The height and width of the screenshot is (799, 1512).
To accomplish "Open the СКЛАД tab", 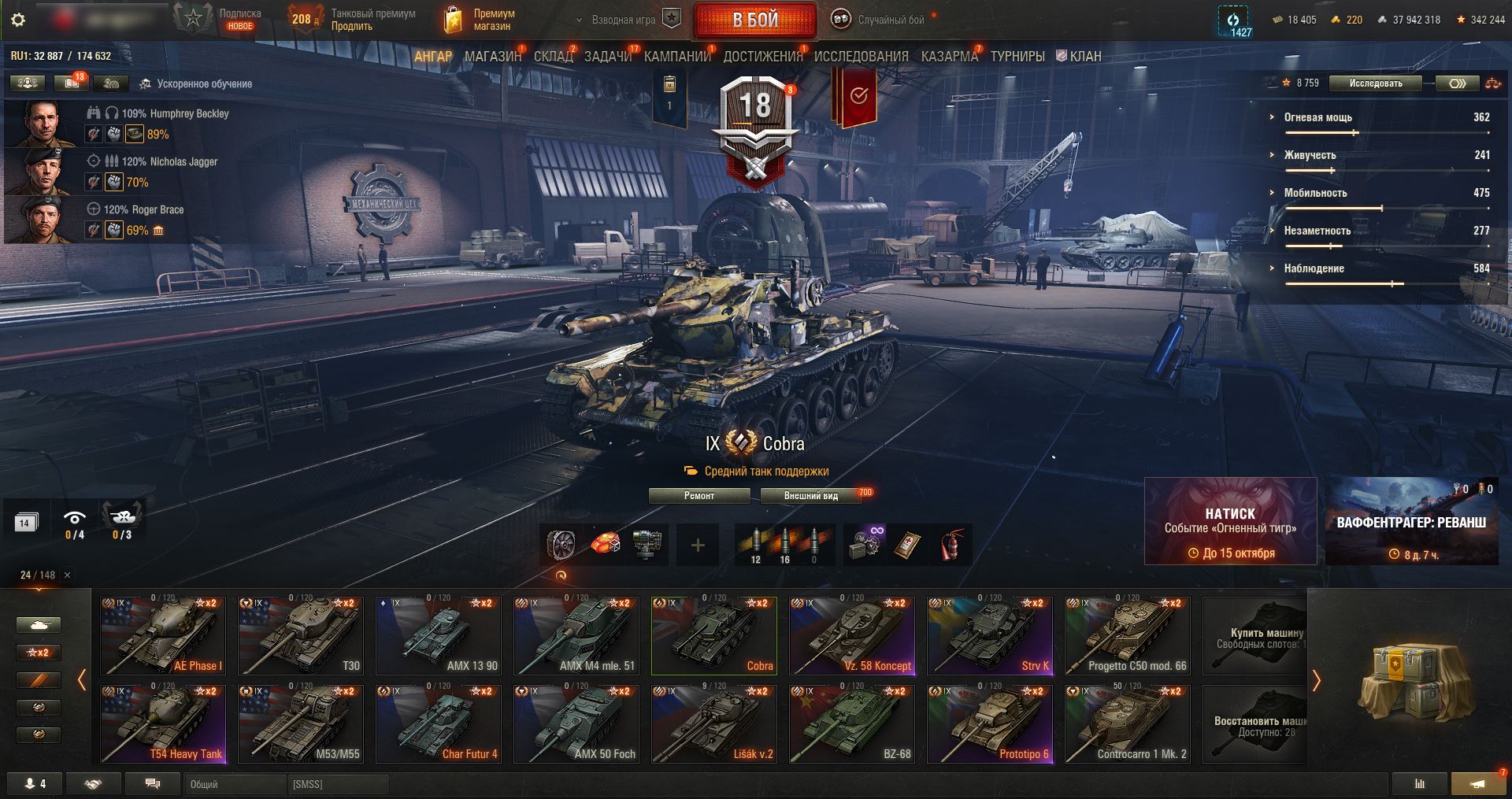I will click(553, 57).
